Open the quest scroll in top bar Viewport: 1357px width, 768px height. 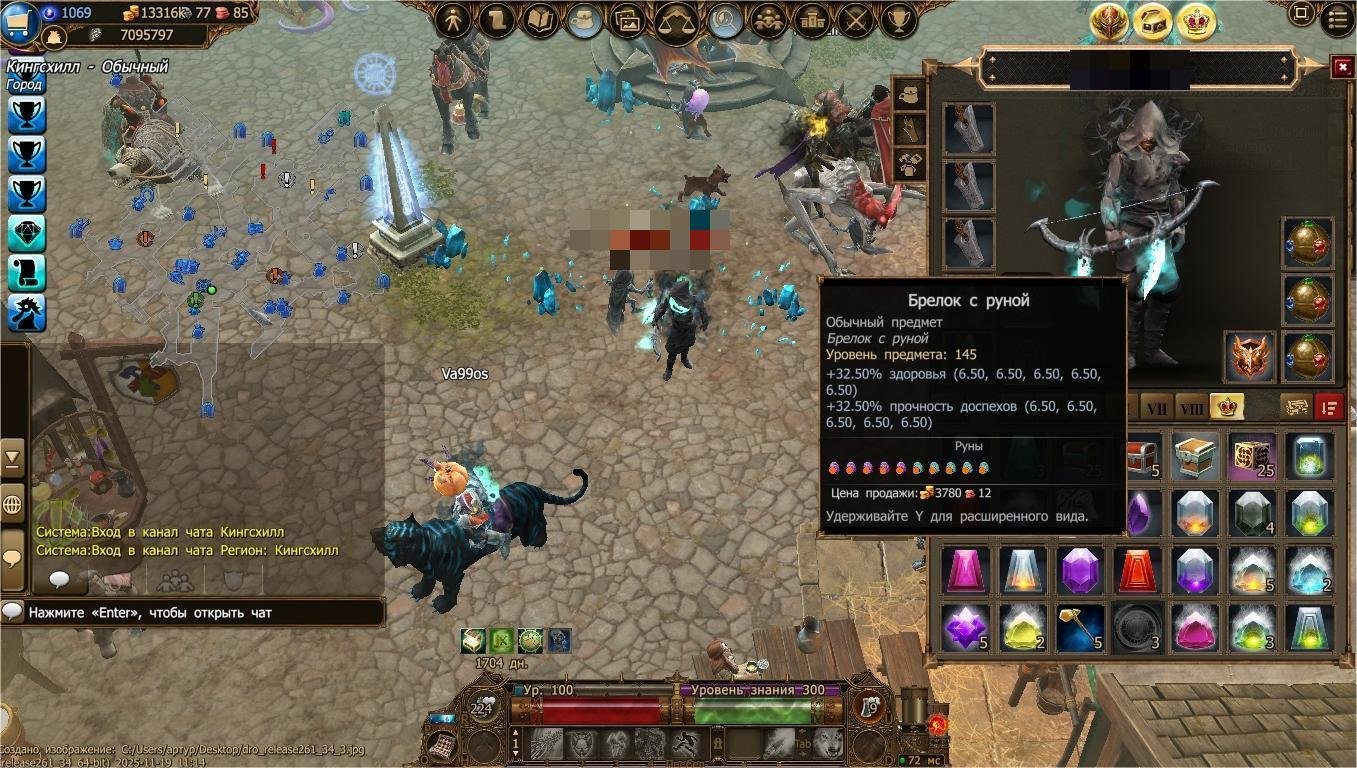(496, 20)
